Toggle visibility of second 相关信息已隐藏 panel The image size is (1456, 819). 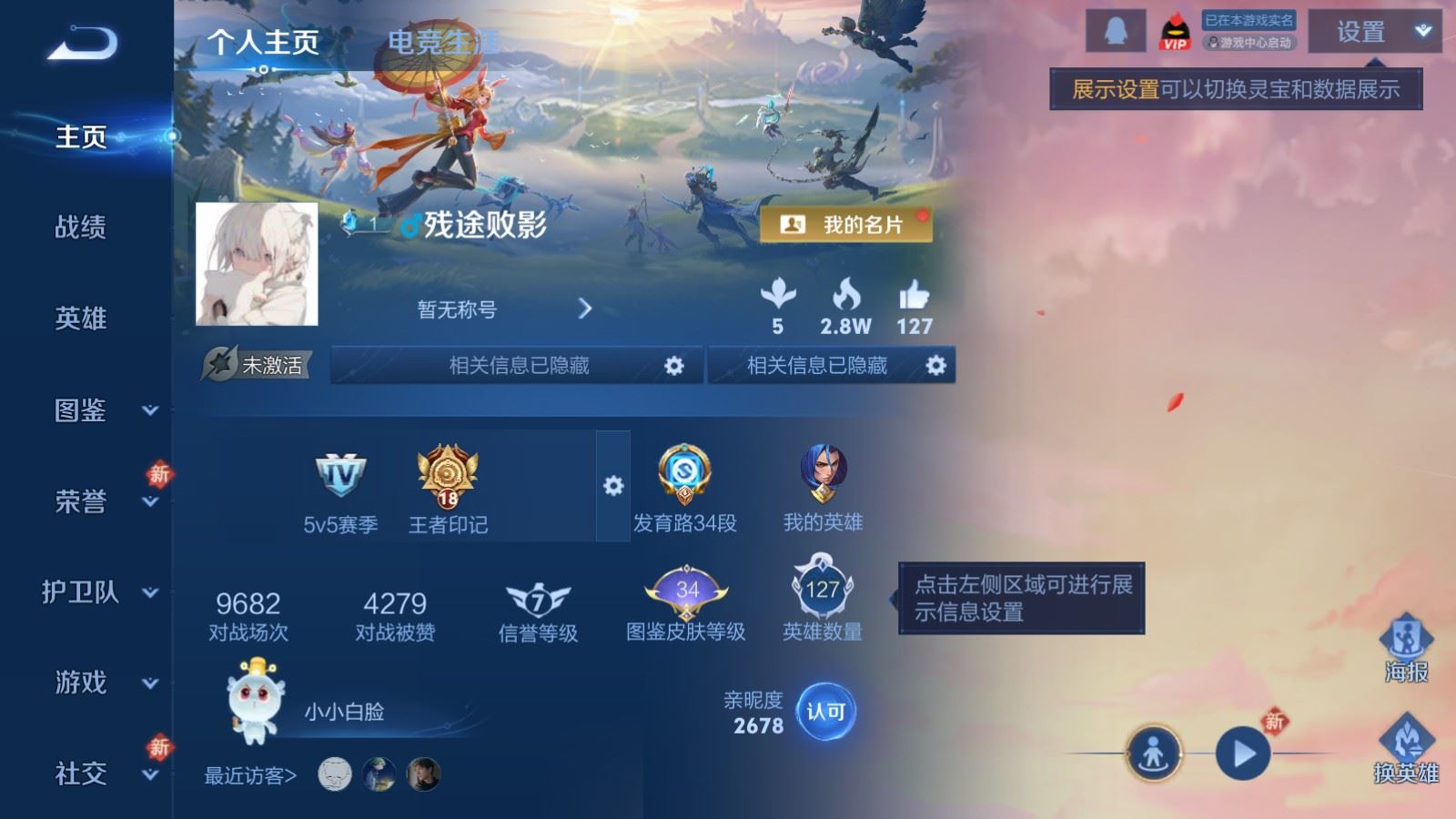point(935,365)
